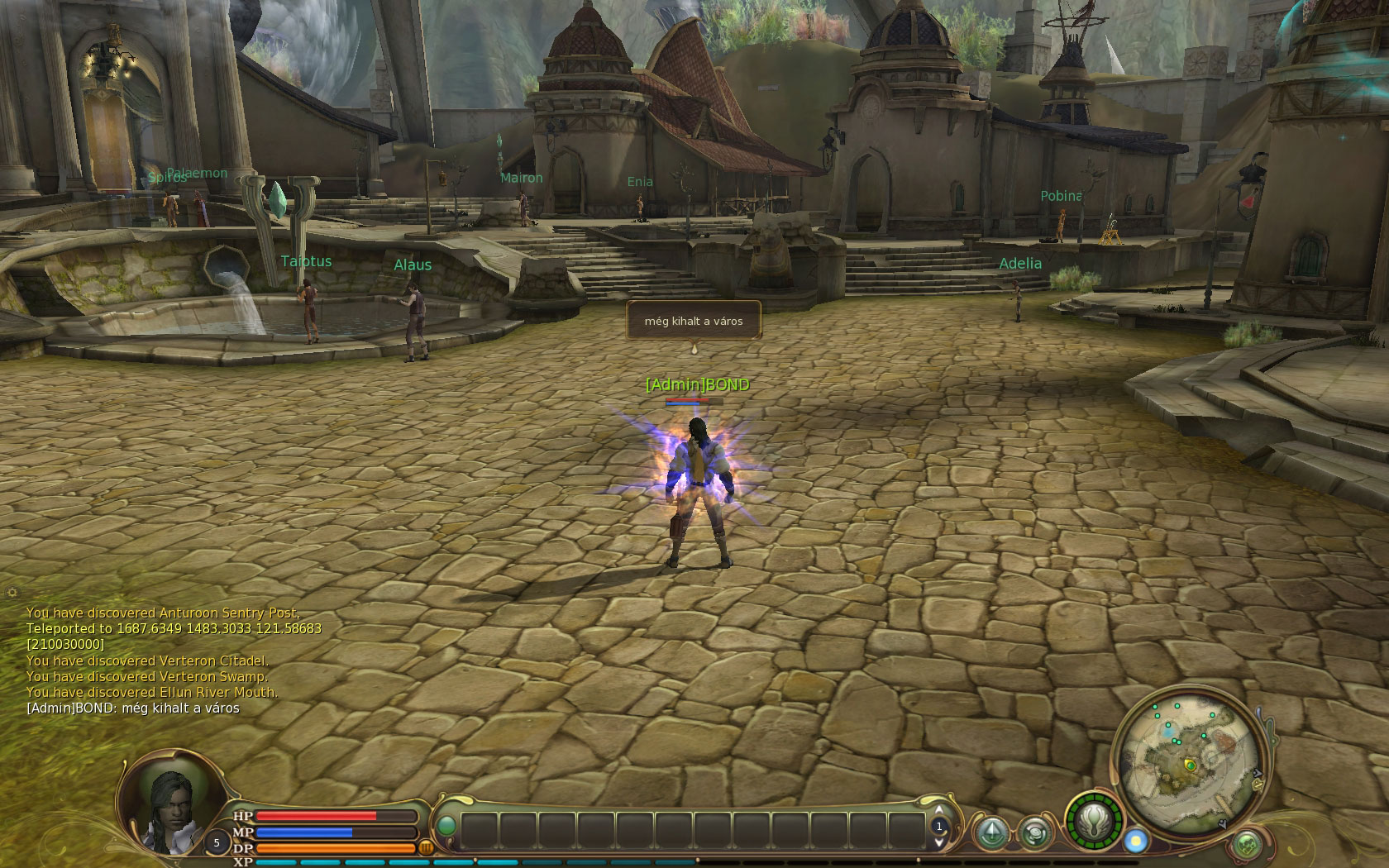Click the small blue sun orb
Viewport: 1389px width, 868px height.
tap(1136, 841)
